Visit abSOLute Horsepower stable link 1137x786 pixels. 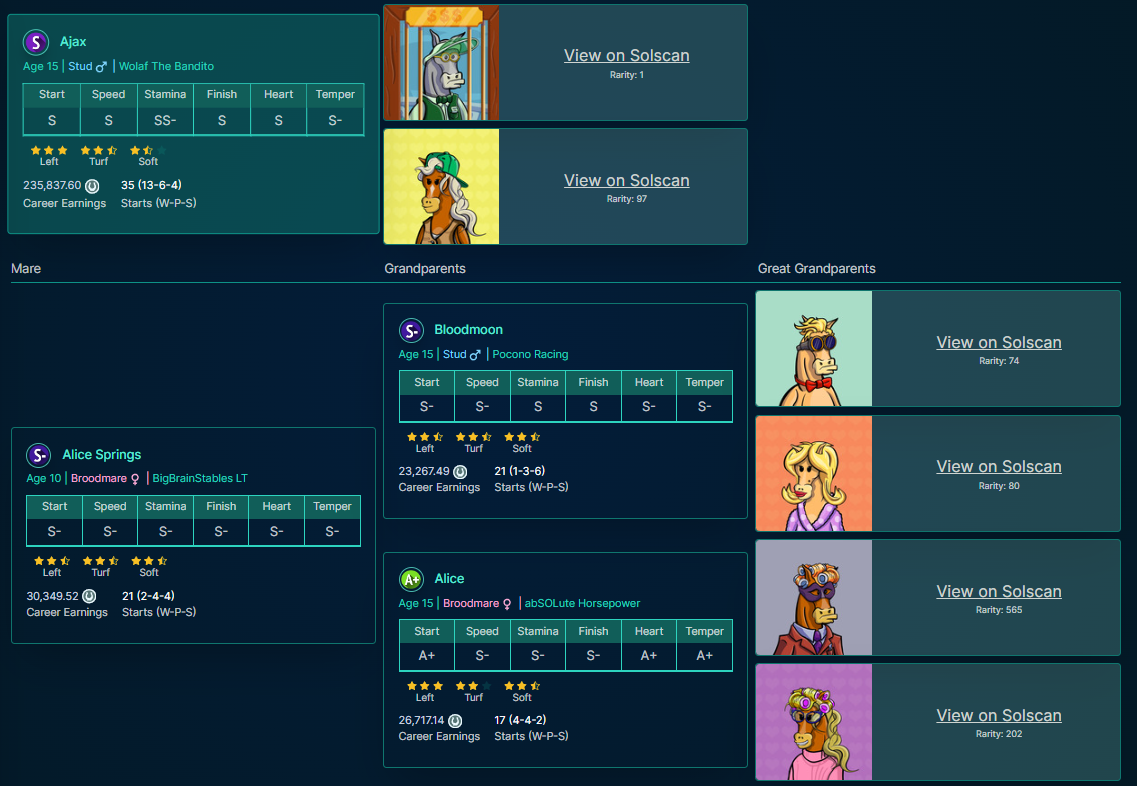click(x=582, y=603)
